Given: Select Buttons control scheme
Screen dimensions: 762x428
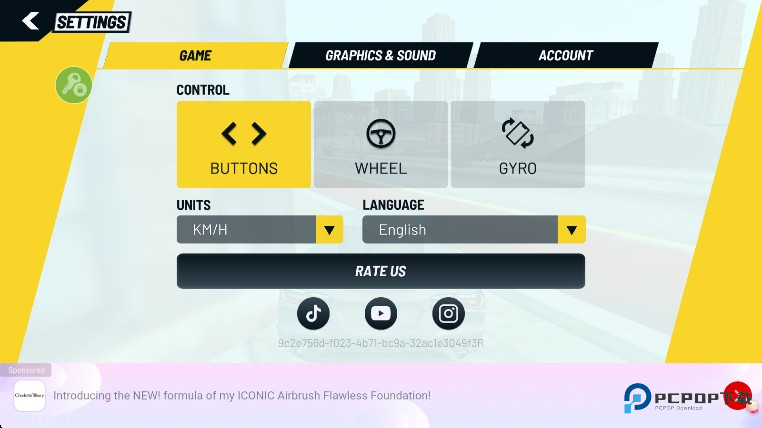Looking at the screenshot, I should pos(244,144).
